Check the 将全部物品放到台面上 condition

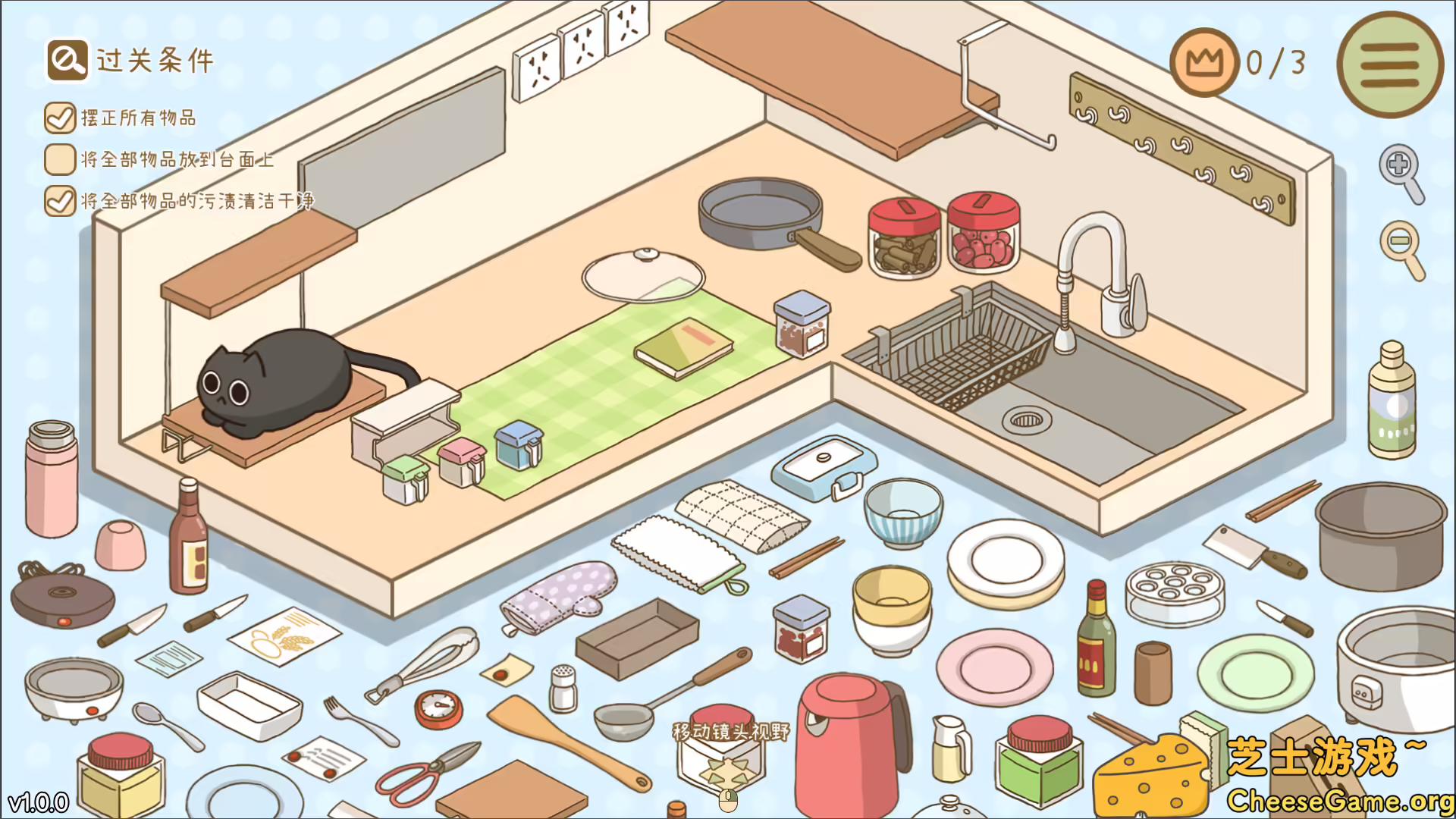(x=59, y=160)
